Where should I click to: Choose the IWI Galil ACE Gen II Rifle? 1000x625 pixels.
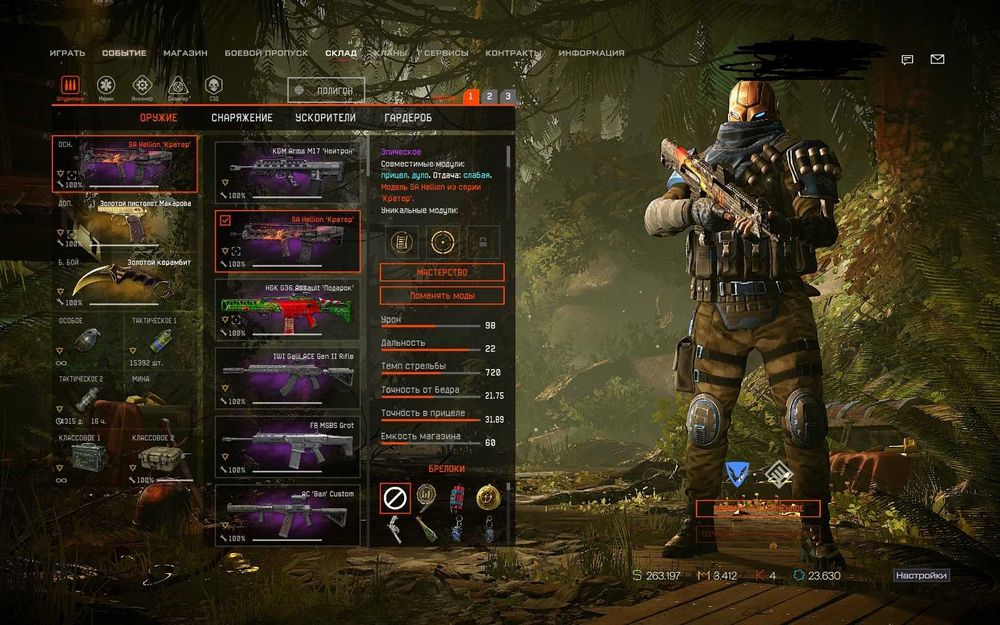click(288, 377)
